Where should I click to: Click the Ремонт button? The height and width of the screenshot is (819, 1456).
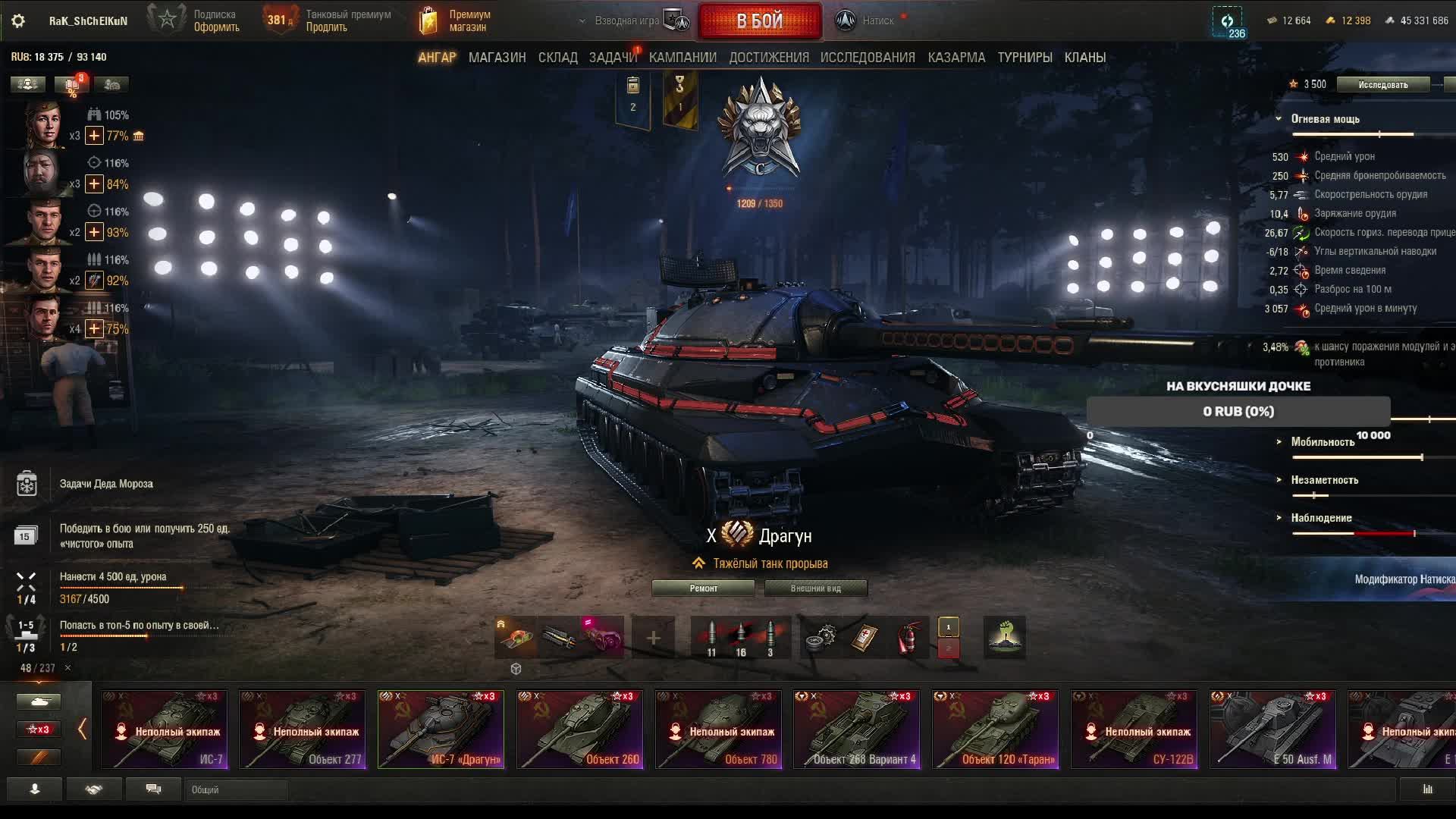click(x=703, y=588)
